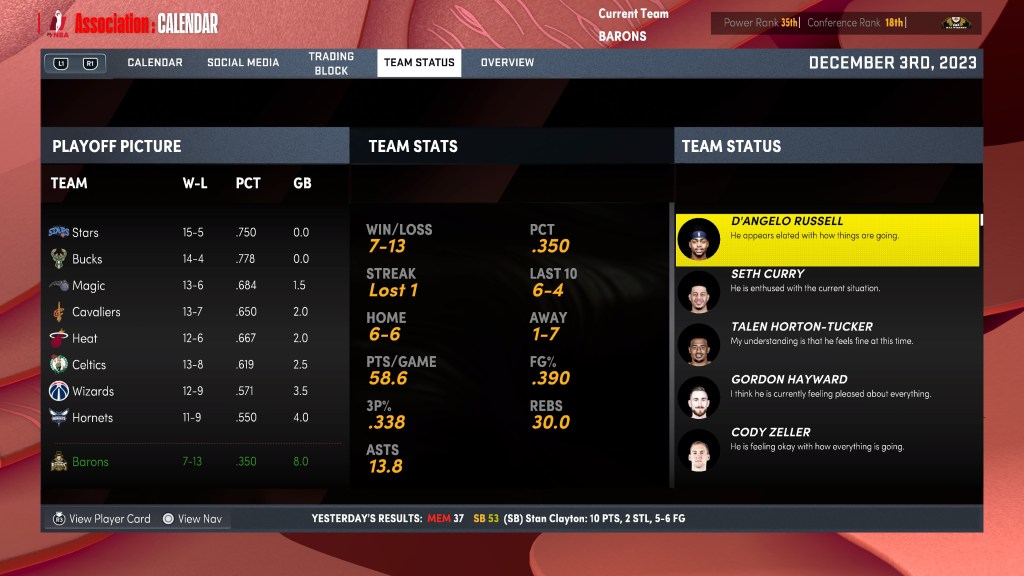Viewport: 1024px width, 576px height.
Task: Show the Overview tab
Action: point(507,62)
